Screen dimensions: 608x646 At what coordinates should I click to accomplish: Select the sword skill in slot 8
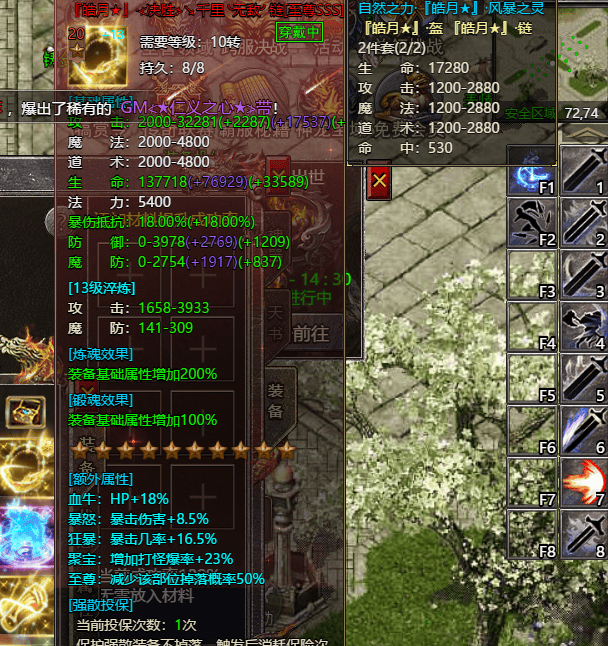pos(583,534)
